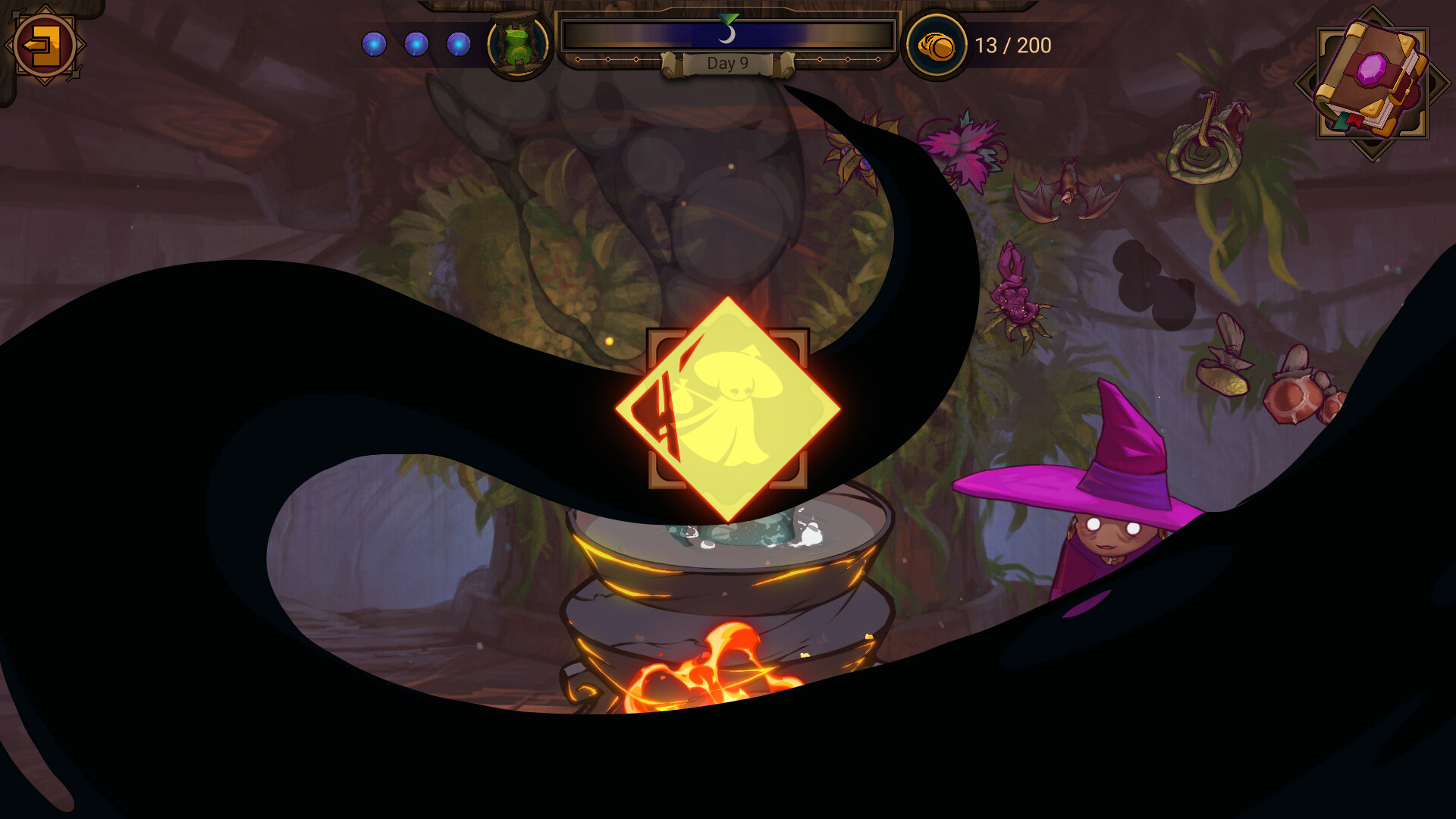This screenshot has width=1456, height=819.
Task: Click the moon icon on the day progress bar
Action: point(730,33)
